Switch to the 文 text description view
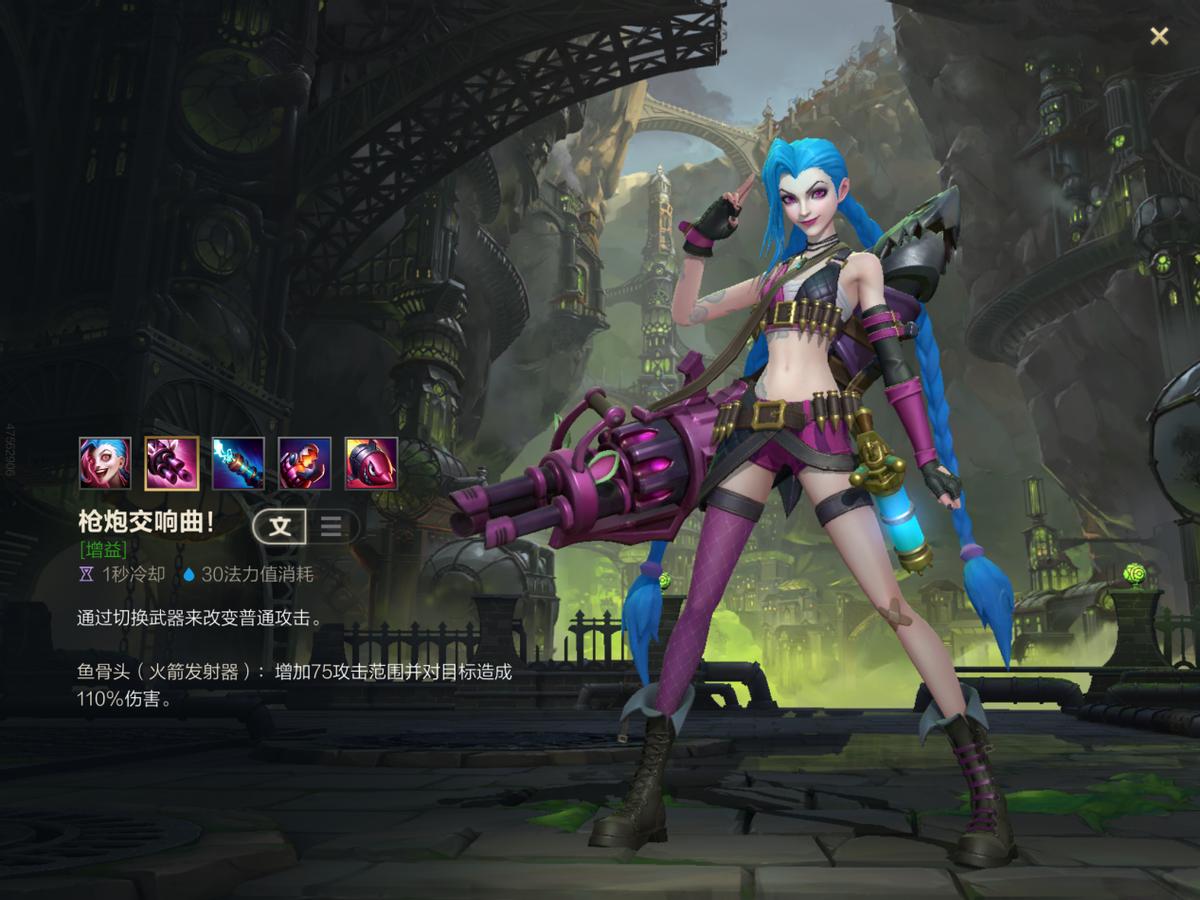 280,526
